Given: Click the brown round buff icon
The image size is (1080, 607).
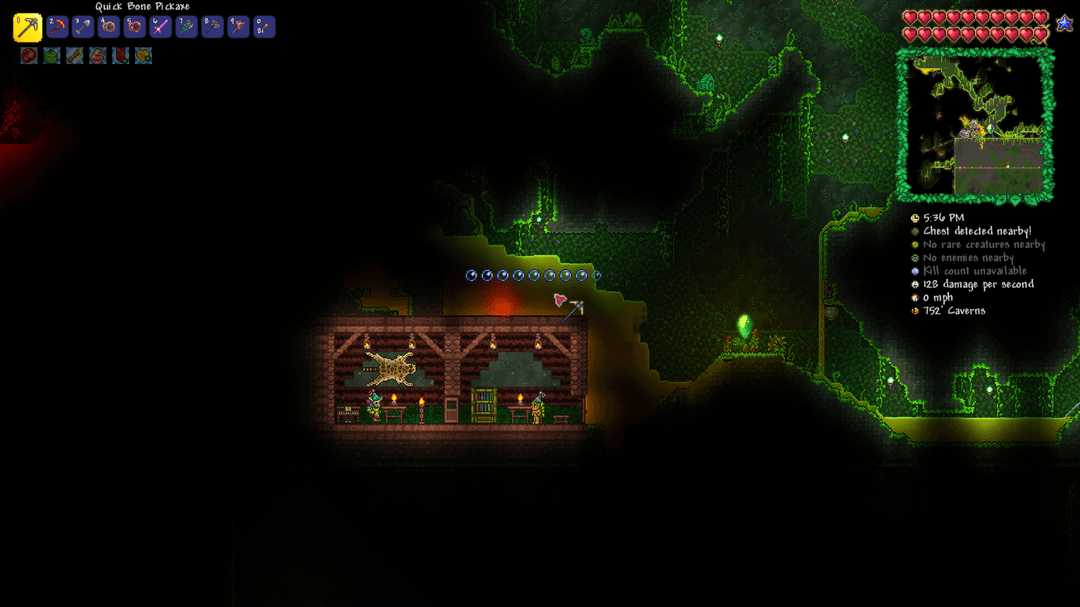Looking at the screenshot, I should click(29, 56).
